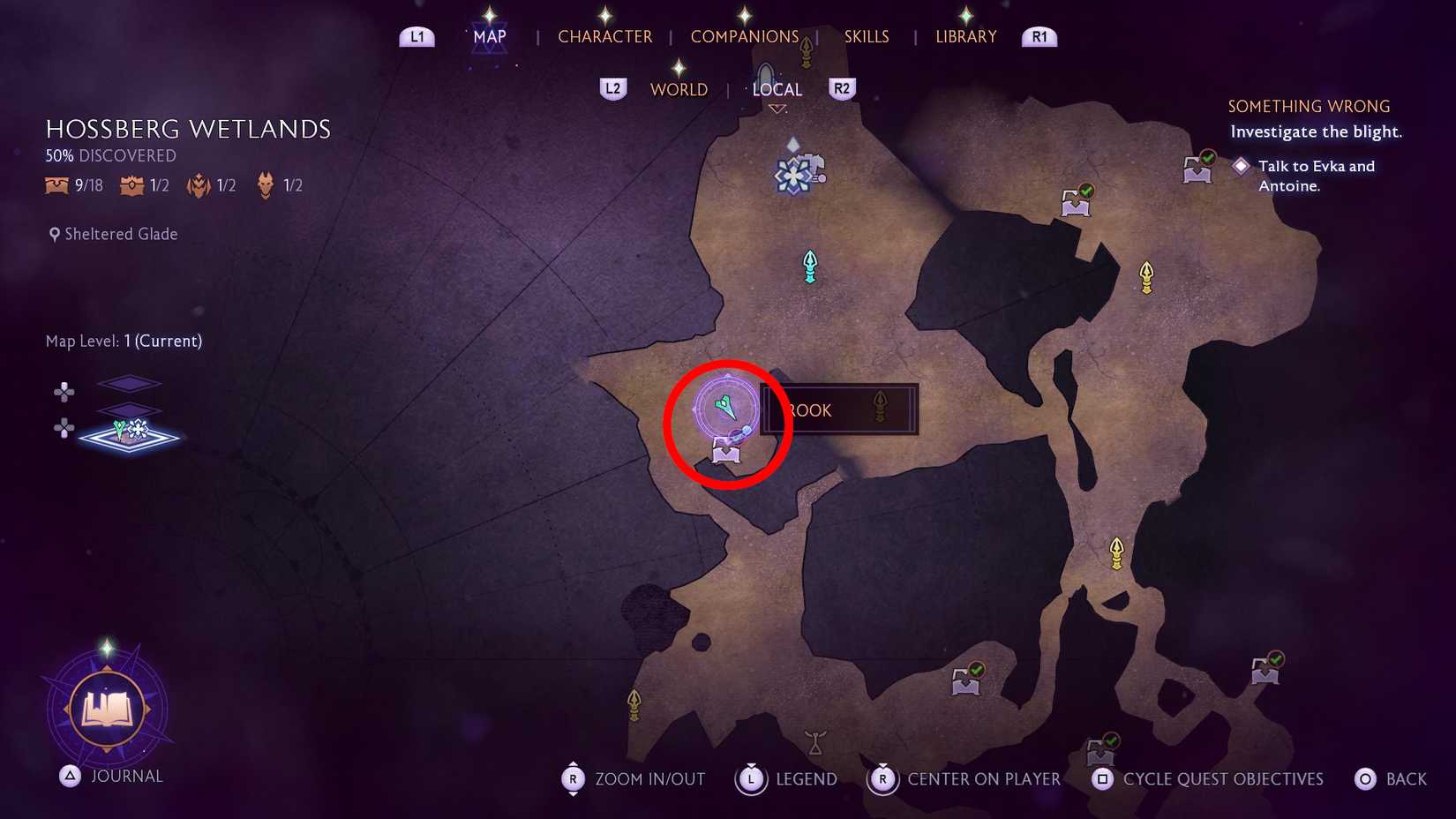The width and height of the screenshot is (1456, 819).
Task: Click the Something Wrong quest tracker
Action: pos(1309,107)
